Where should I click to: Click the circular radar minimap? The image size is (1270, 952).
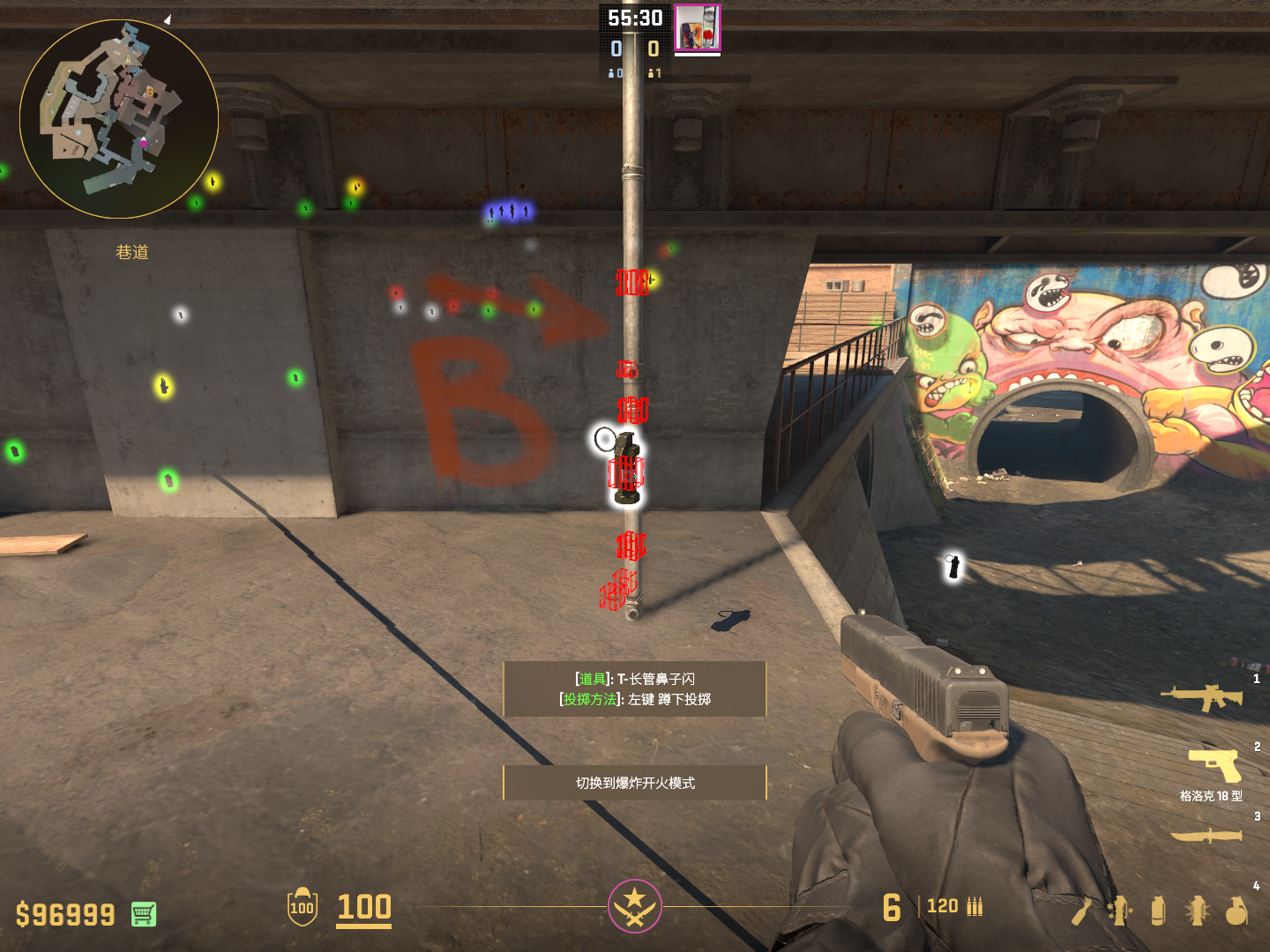pyautogui.click(x=119, y=119)
